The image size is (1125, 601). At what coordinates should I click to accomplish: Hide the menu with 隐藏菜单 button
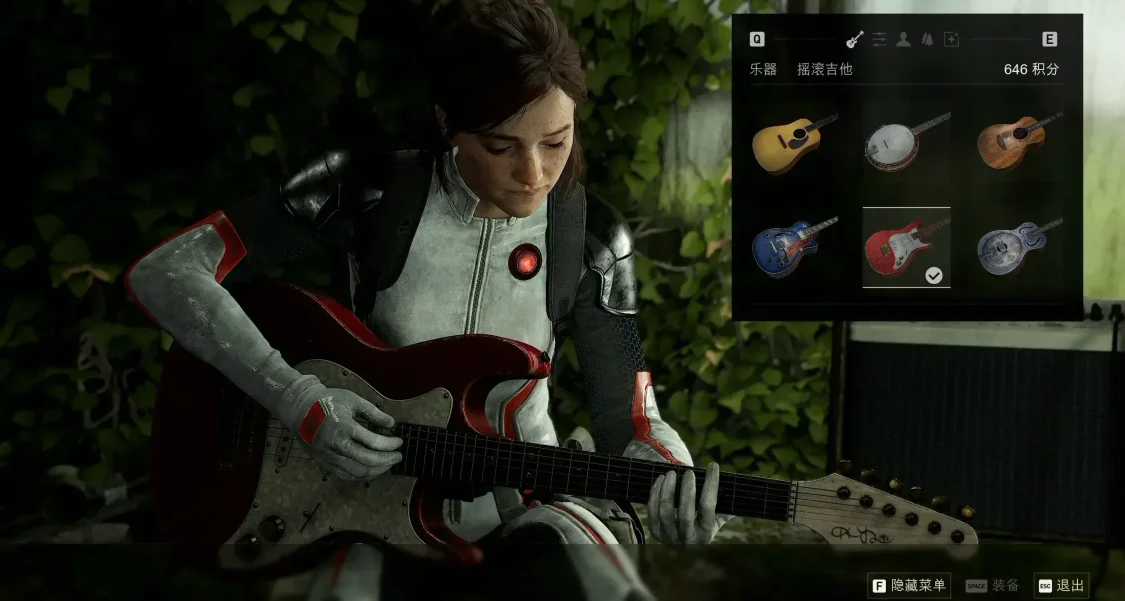(x=909, y=586)
